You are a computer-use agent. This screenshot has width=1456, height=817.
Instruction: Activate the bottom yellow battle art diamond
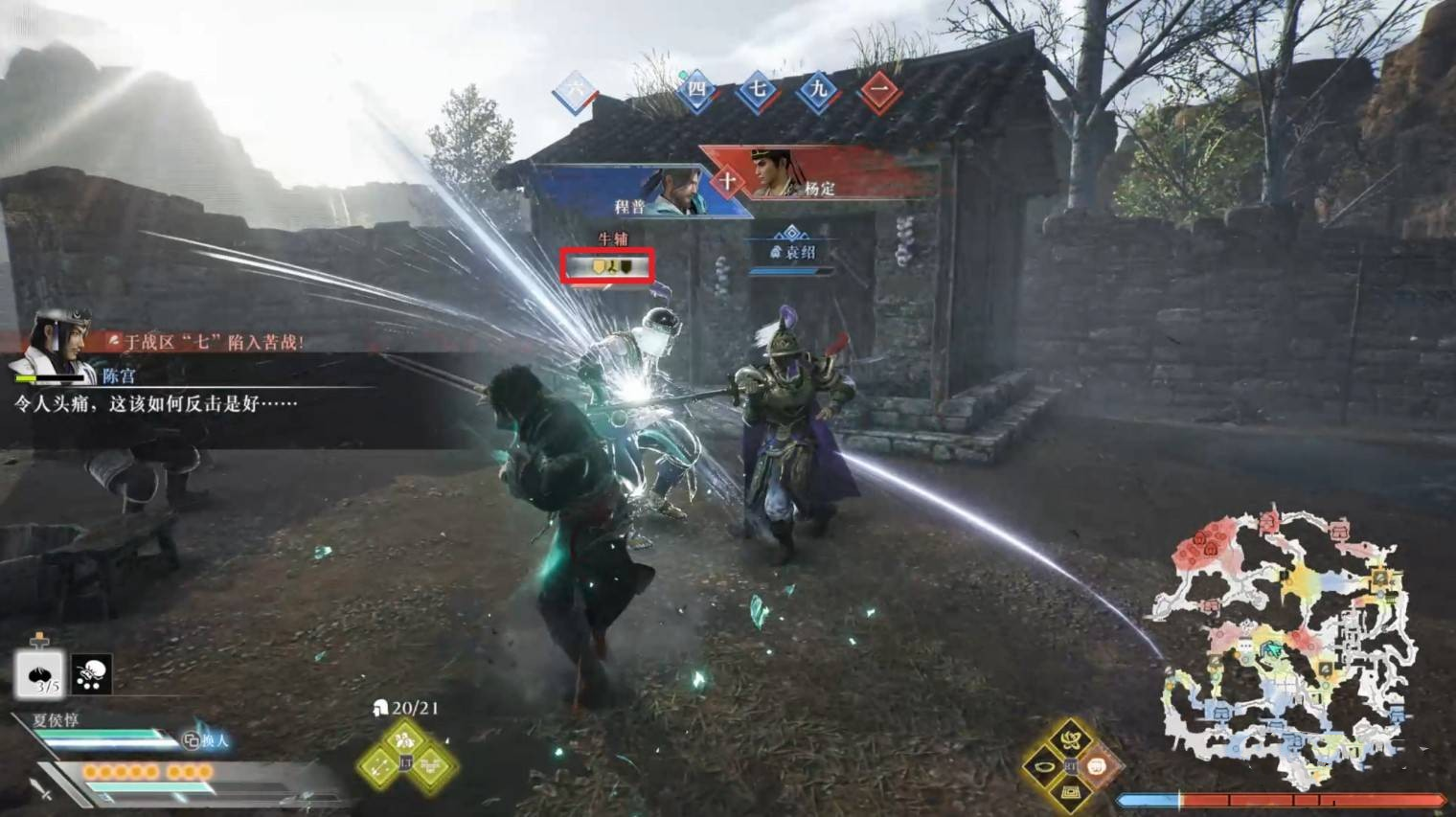pos(1070,792)
